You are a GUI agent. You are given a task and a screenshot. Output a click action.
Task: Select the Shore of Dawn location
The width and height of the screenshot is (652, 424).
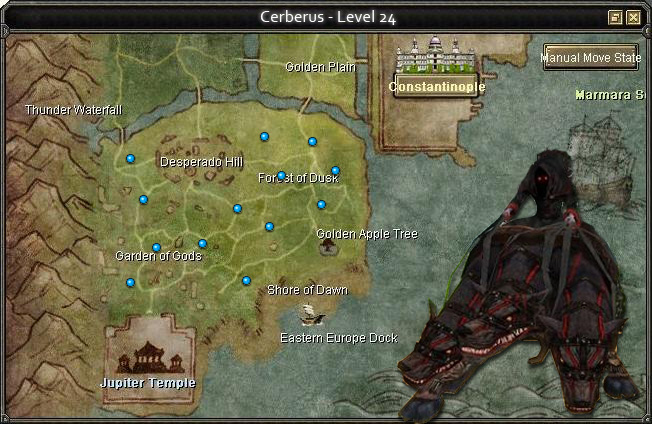click(307, 290)
